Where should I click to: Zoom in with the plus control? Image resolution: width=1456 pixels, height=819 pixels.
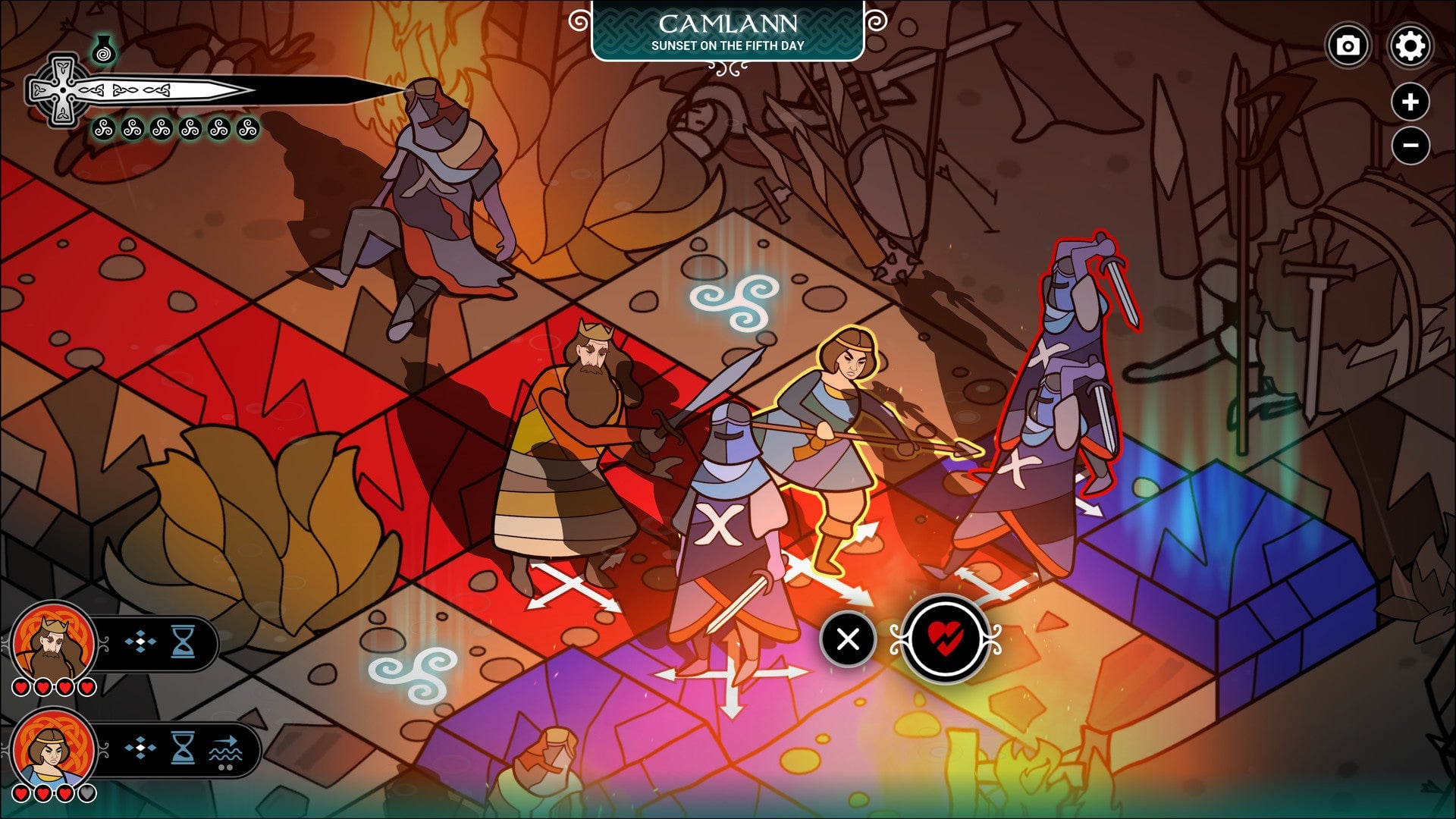[x=1409, y=100]
